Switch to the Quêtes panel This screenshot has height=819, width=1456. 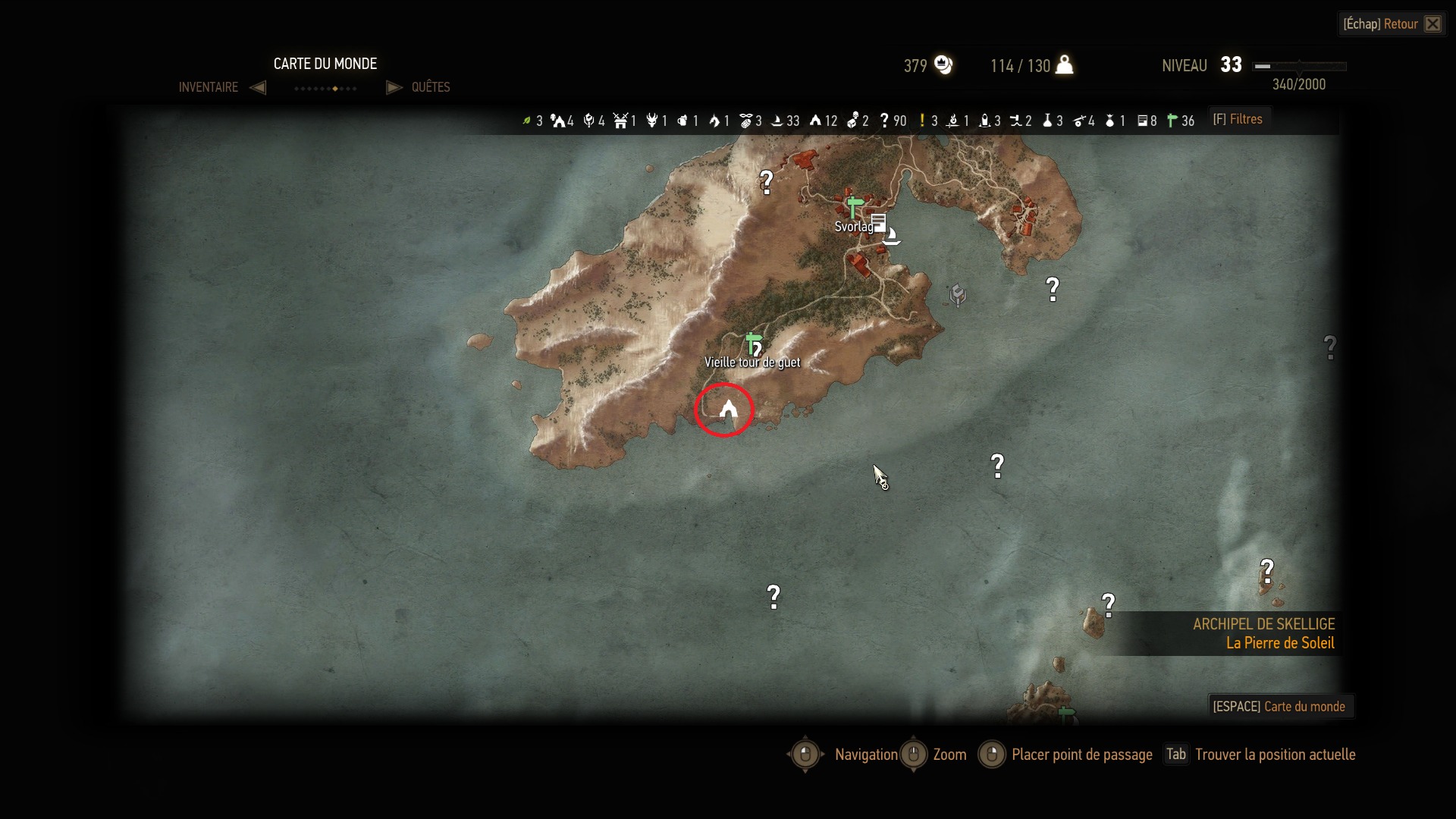coord(430,87)
